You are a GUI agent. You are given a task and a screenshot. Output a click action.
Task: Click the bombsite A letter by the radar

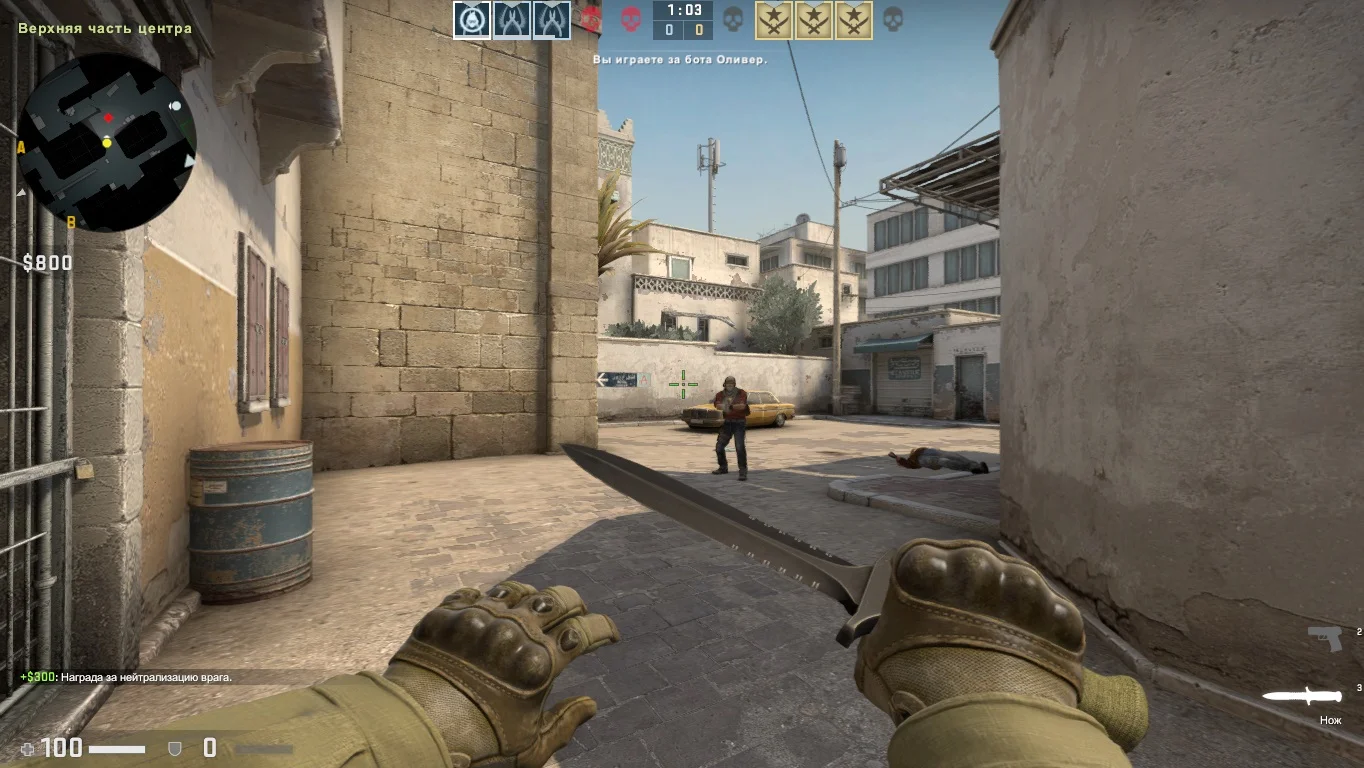coord(21,148)
